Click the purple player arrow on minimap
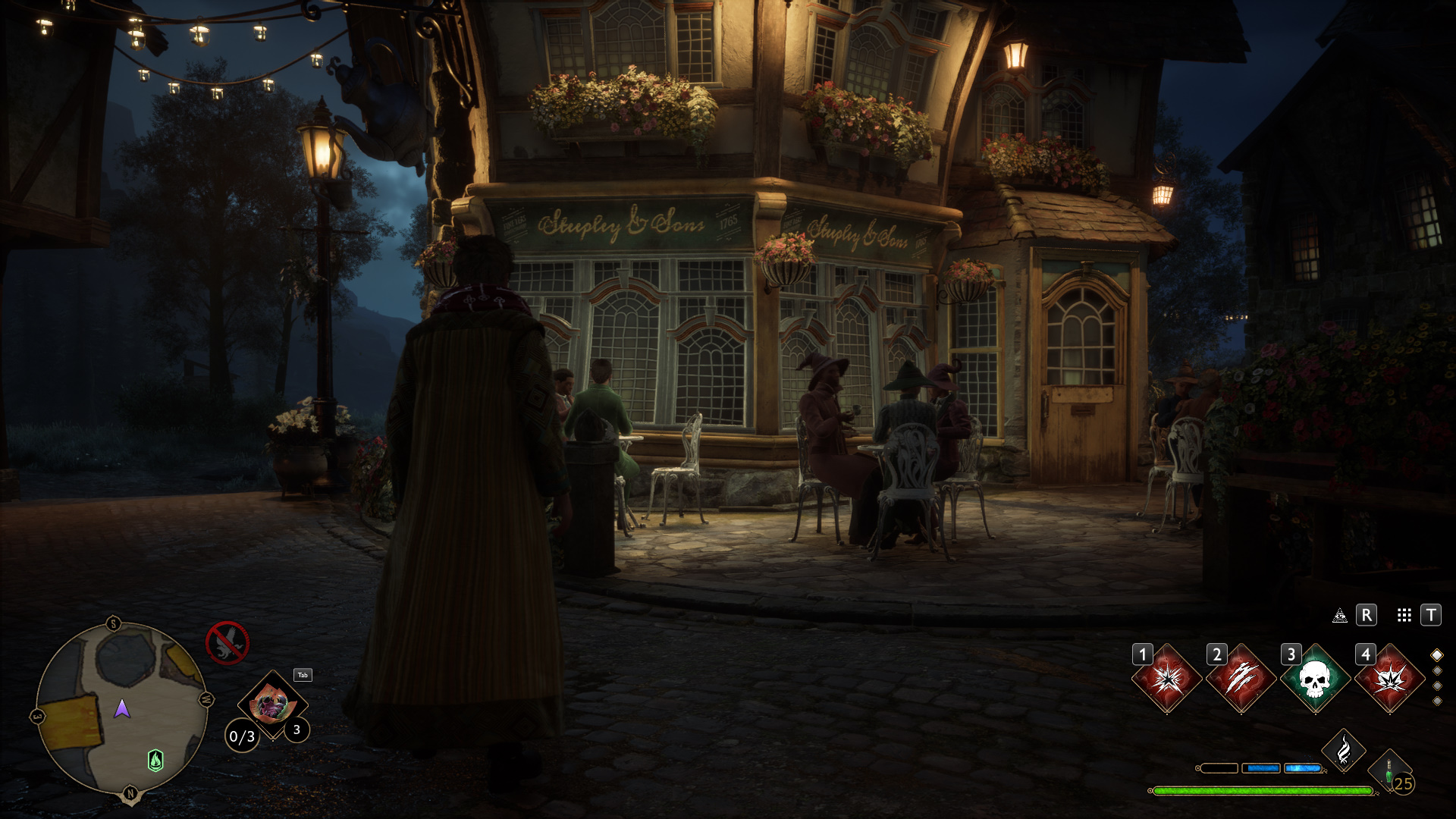This screenshot has height=819, width=1456. click(x=122, y=709)
